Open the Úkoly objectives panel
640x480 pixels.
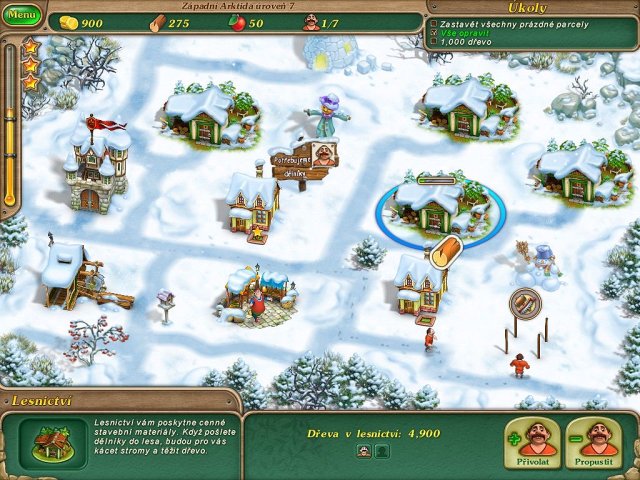pos(527,8)
